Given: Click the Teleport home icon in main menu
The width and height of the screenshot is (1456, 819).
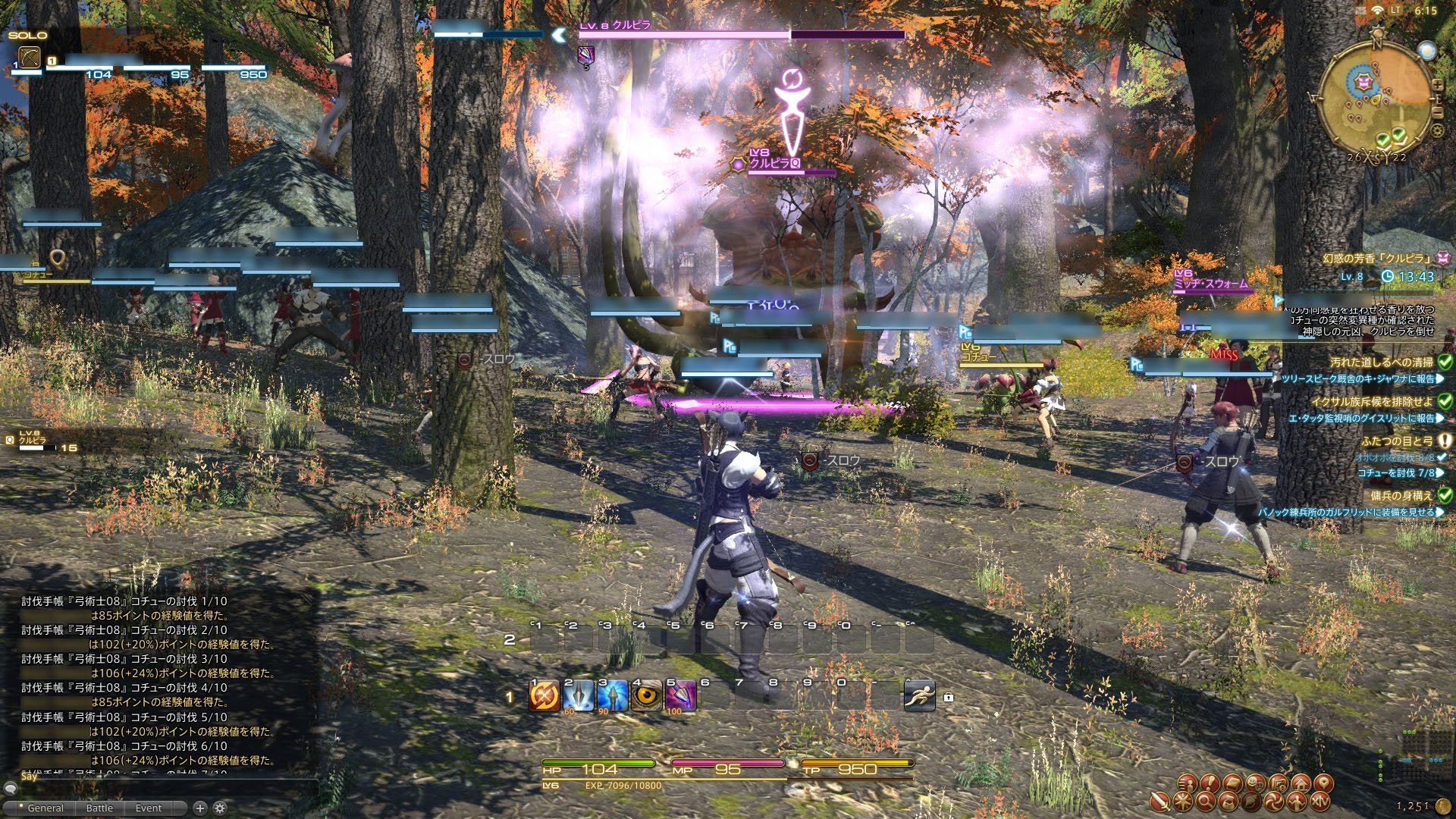Looking at the screenshot, I should (x=1302, y=783).
